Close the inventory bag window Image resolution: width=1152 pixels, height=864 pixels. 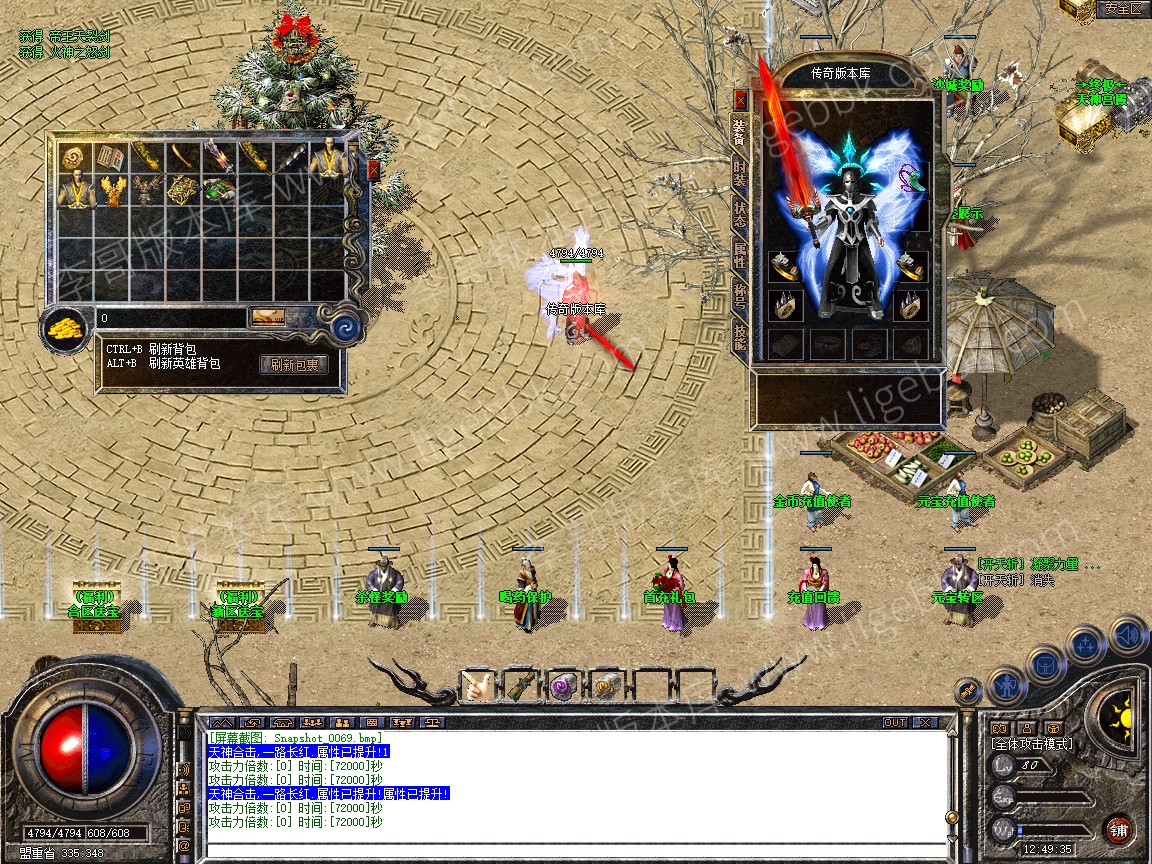[374, 170]
